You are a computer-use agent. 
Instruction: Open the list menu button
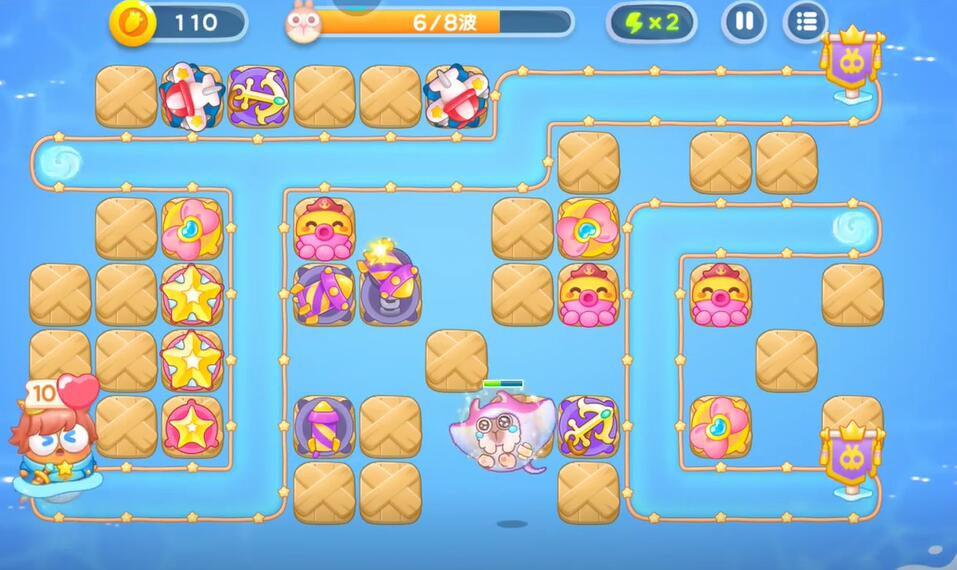(805, 21)
